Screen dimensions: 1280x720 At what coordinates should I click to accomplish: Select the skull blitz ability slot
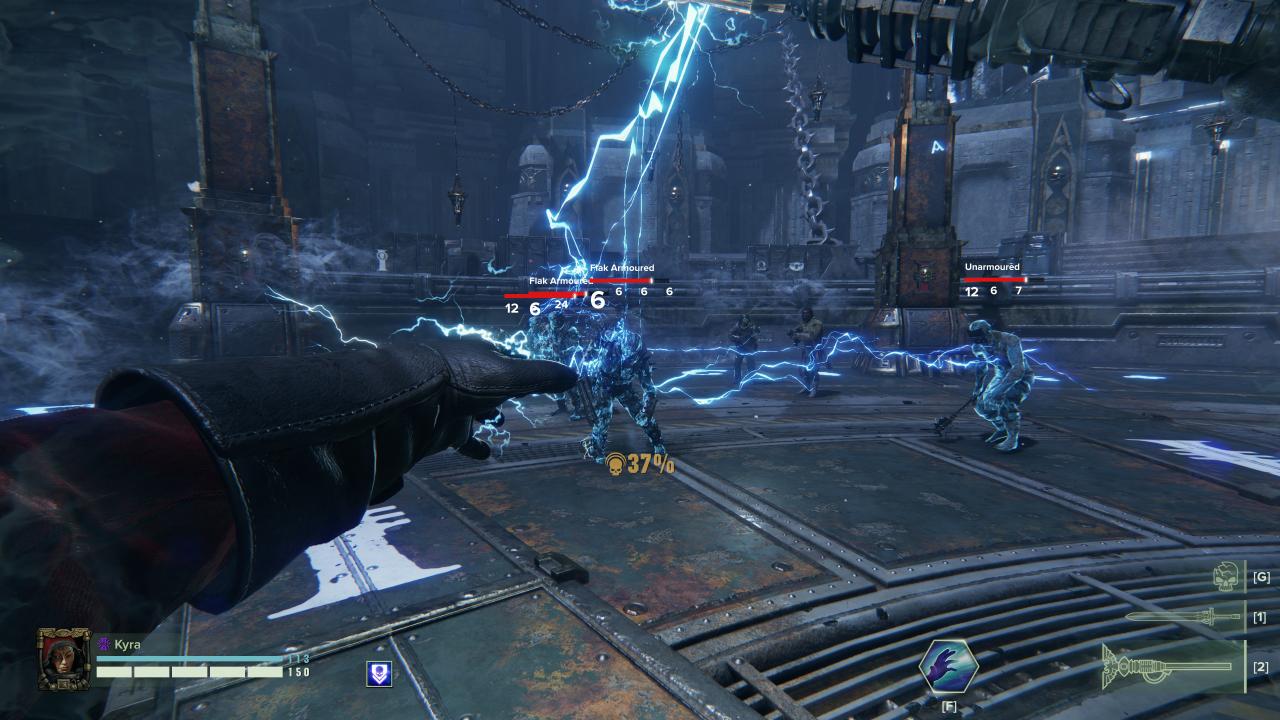(x=1226, y=577)
